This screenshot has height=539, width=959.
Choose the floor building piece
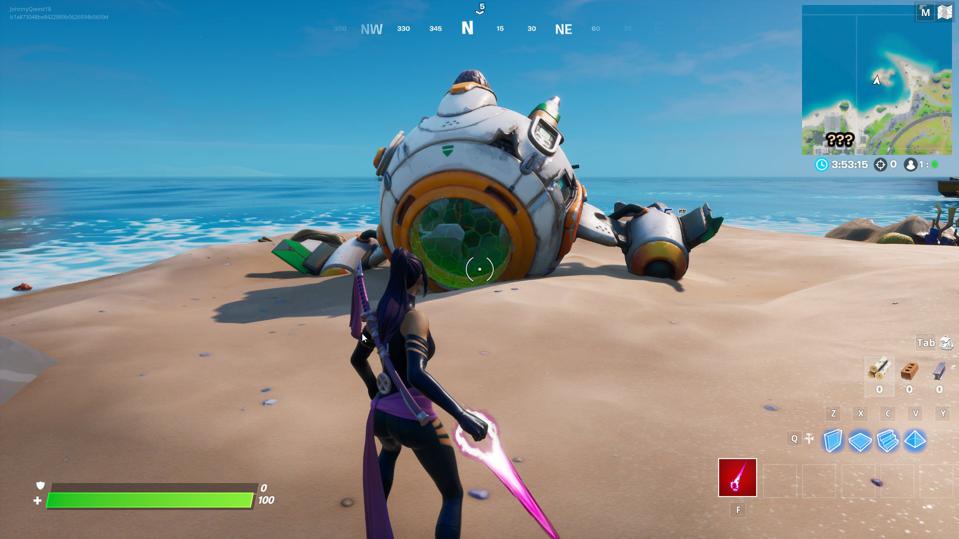pos(860,441)
